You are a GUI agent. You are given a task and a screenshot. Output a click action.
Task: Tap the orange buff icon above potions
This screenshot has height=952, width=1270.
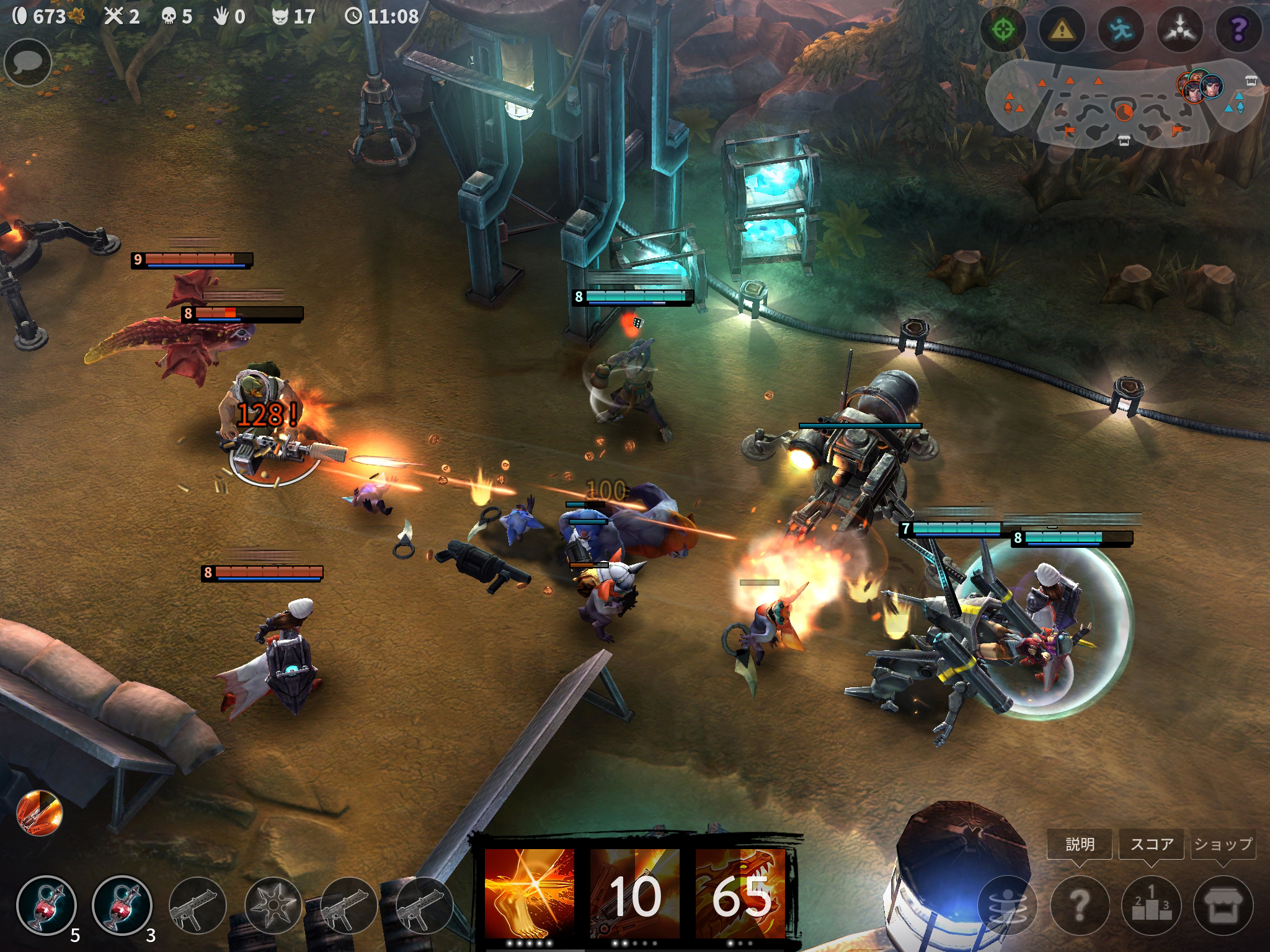click(x=40, y=813)
